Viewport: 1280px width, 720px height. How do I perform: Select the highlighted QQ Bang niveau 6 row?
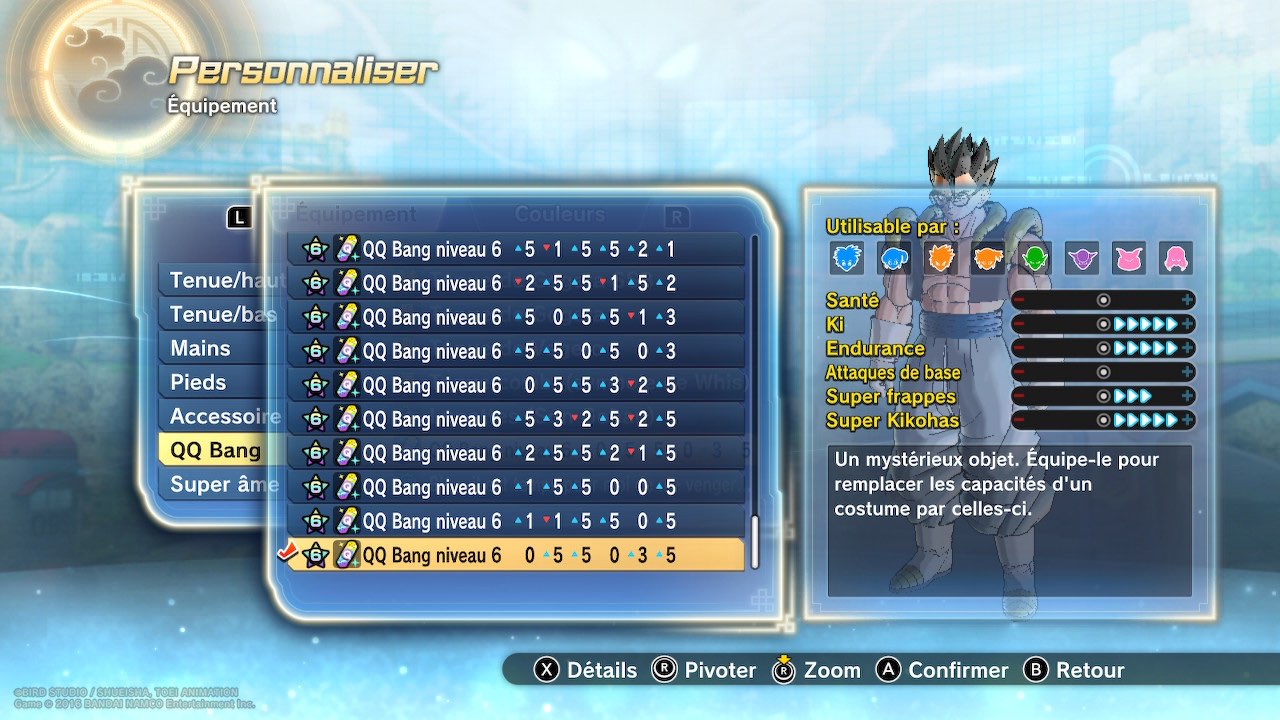pyautogui.click(x=515, y=555)
